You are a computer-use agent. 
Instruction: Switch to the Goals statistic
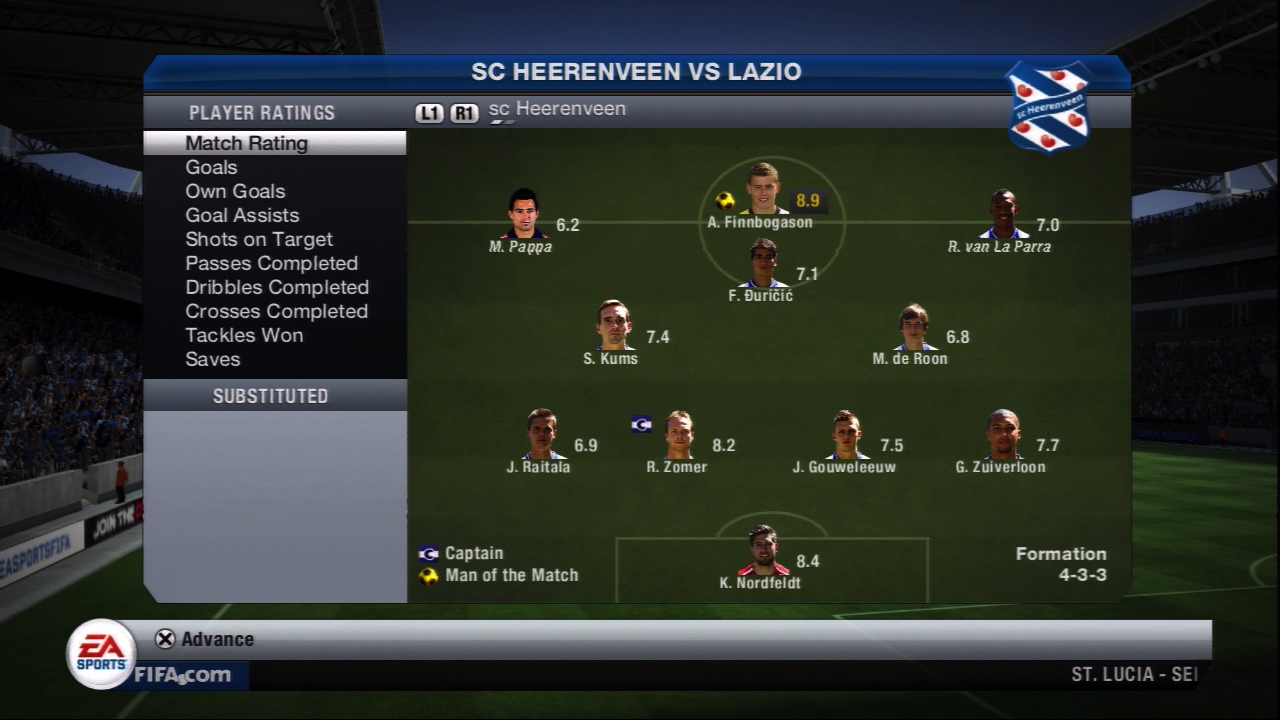pos(211,167)
